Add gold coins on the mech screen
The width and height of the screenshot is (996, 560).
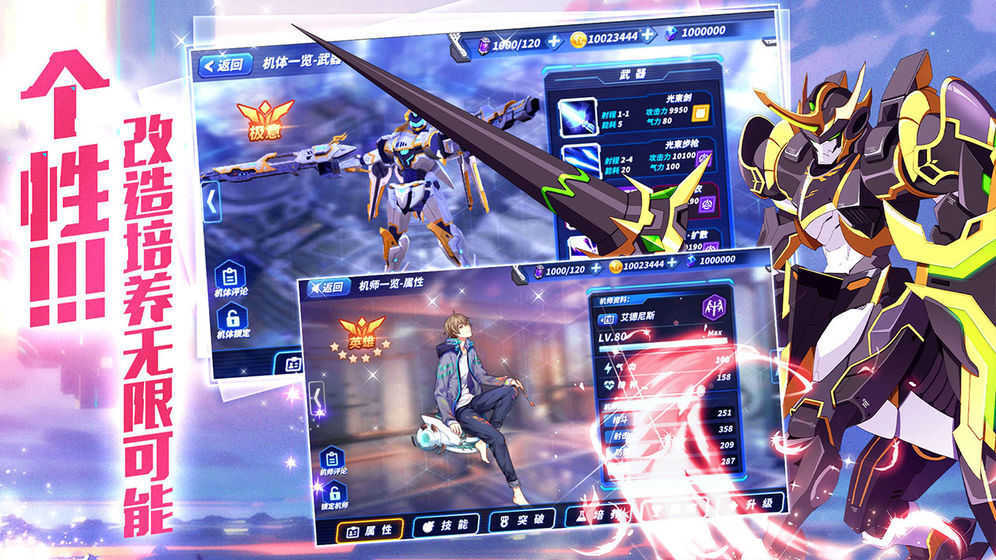pyautogui.click(x=648, y=35)
